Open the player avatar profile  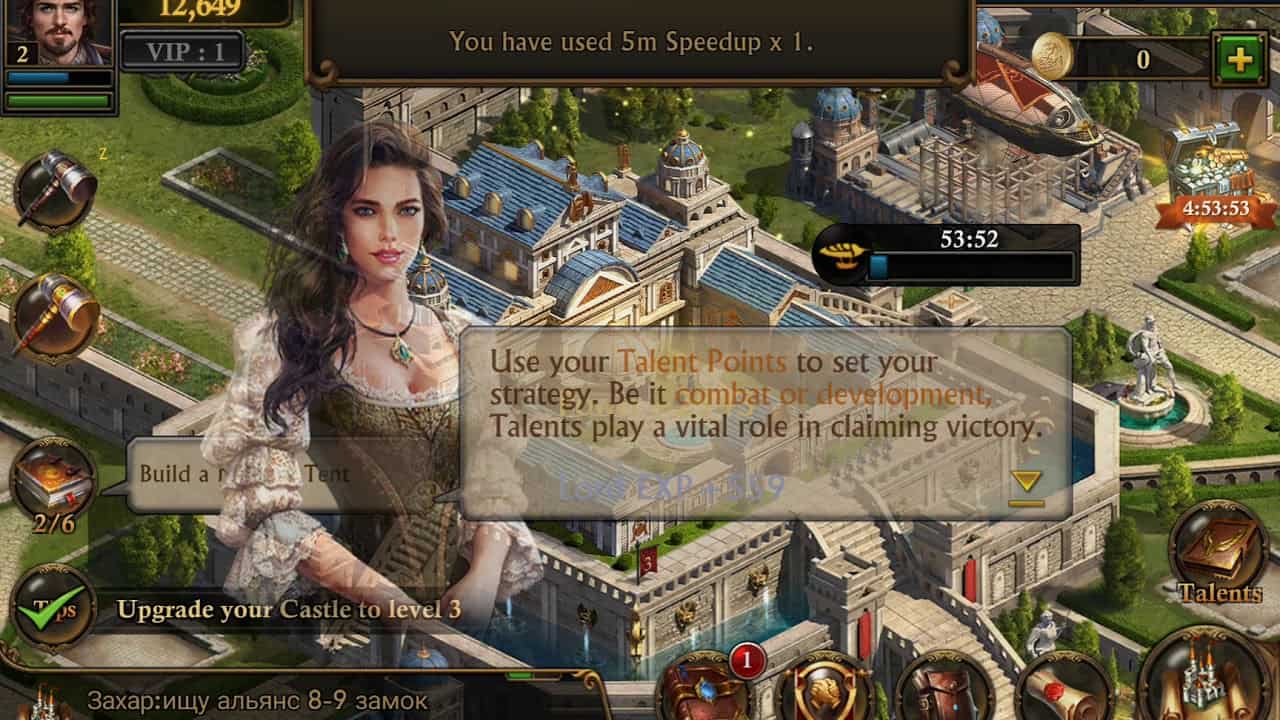(57, 32)
